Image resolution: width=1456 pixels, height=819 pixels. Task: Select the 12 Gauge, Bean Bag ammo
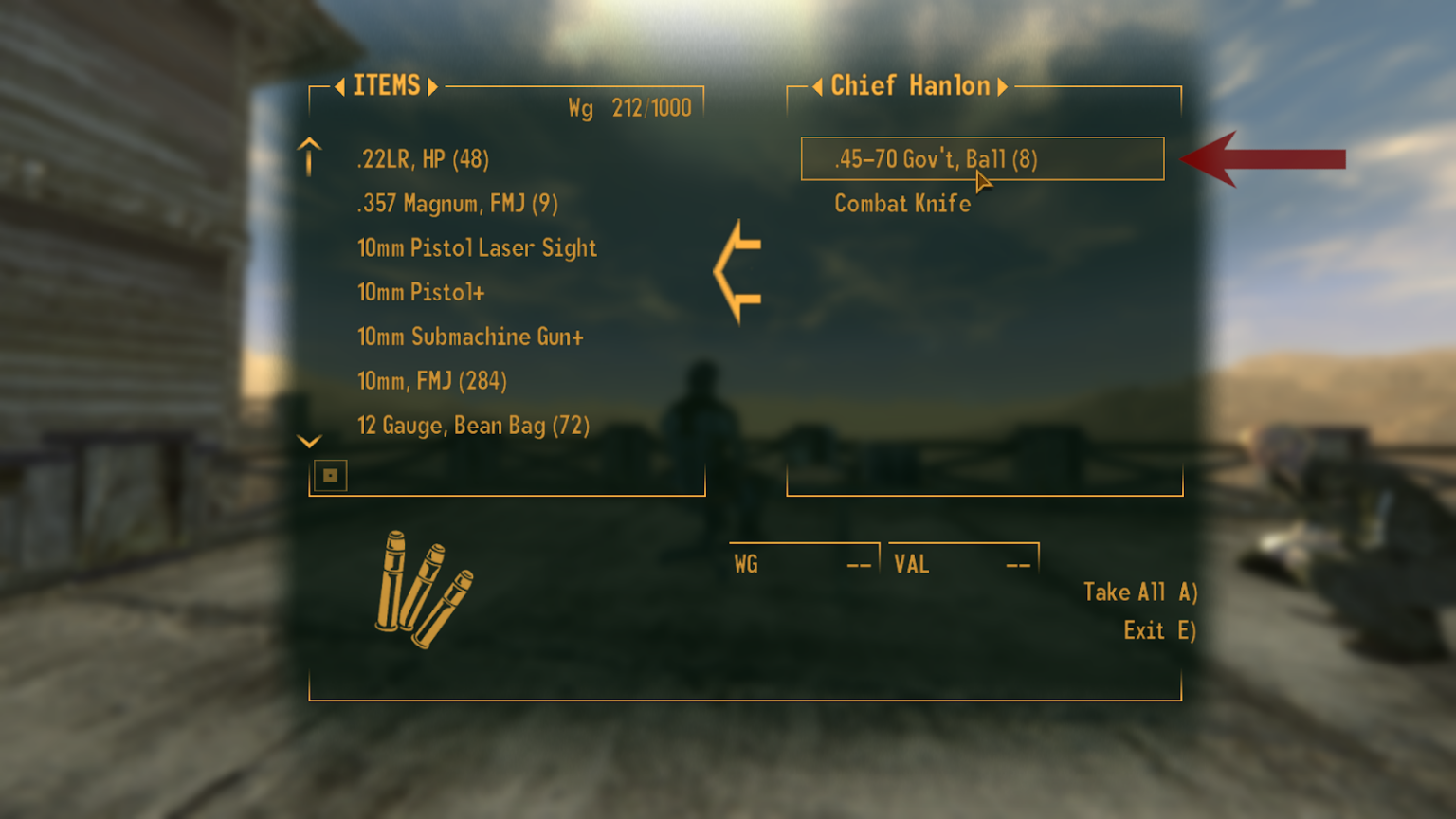[472, 426]
